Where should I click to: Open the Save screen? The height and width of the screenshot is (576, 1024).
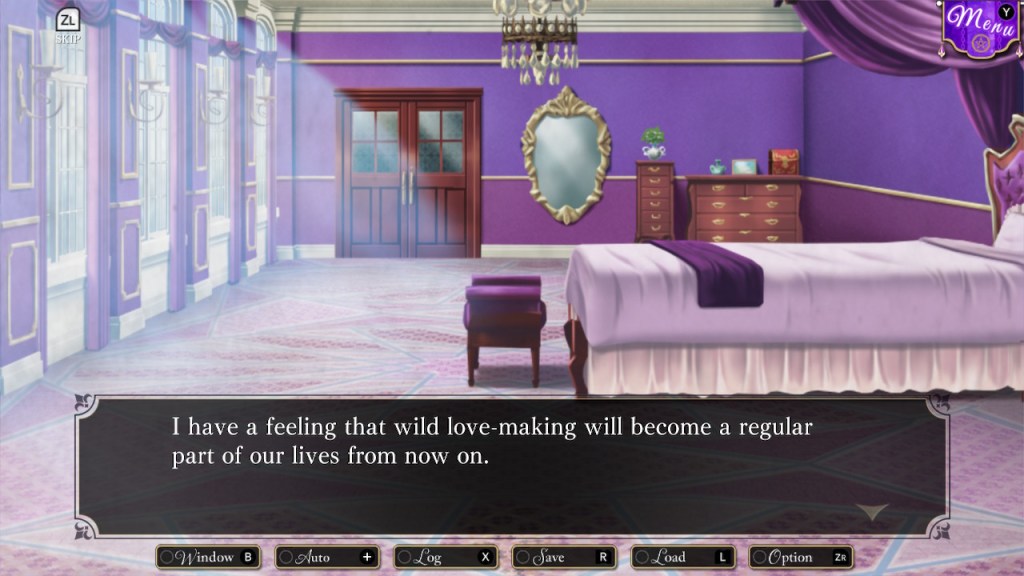point(565,557)
